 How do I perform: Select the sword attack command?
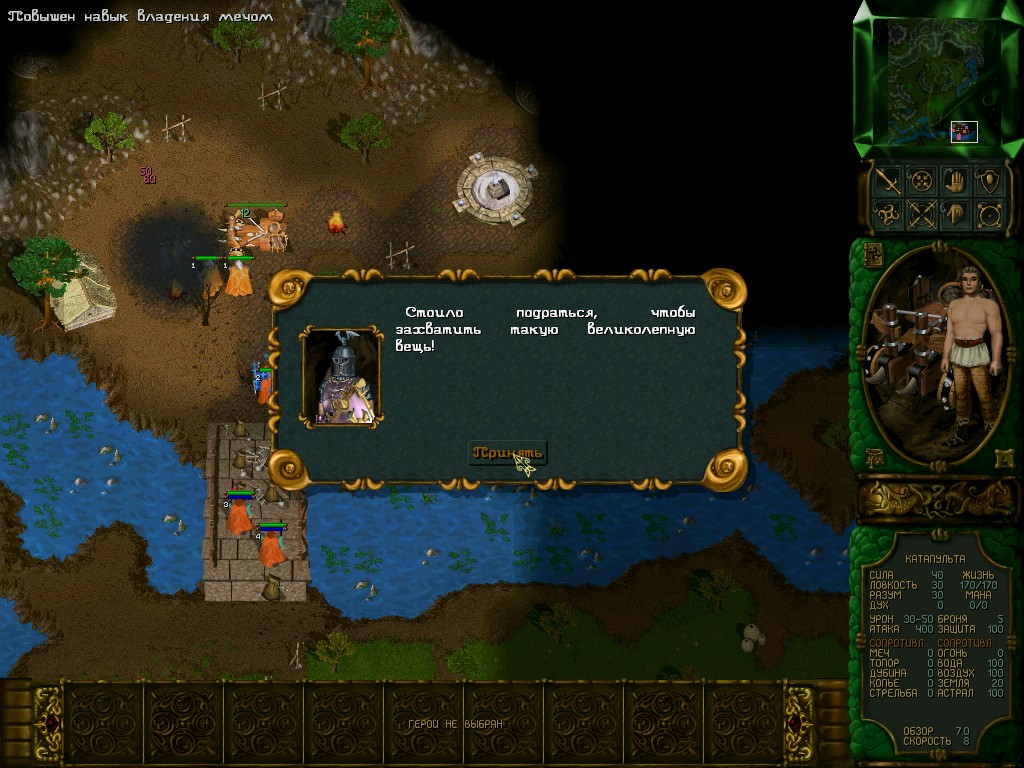pos(886,181)
